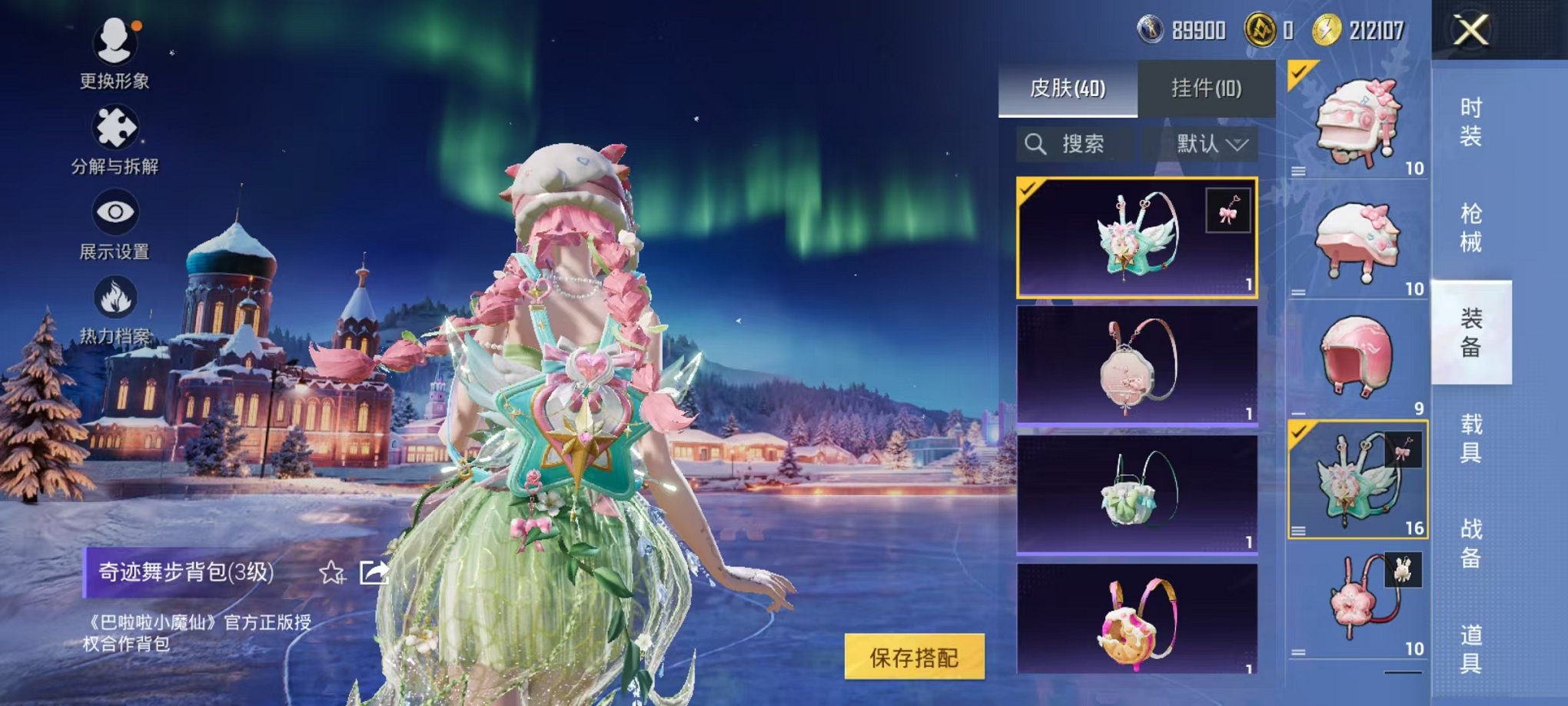Save outfit with 保存搭配 button
This screenshot has height=706, width=1568.
coord(914,657)
